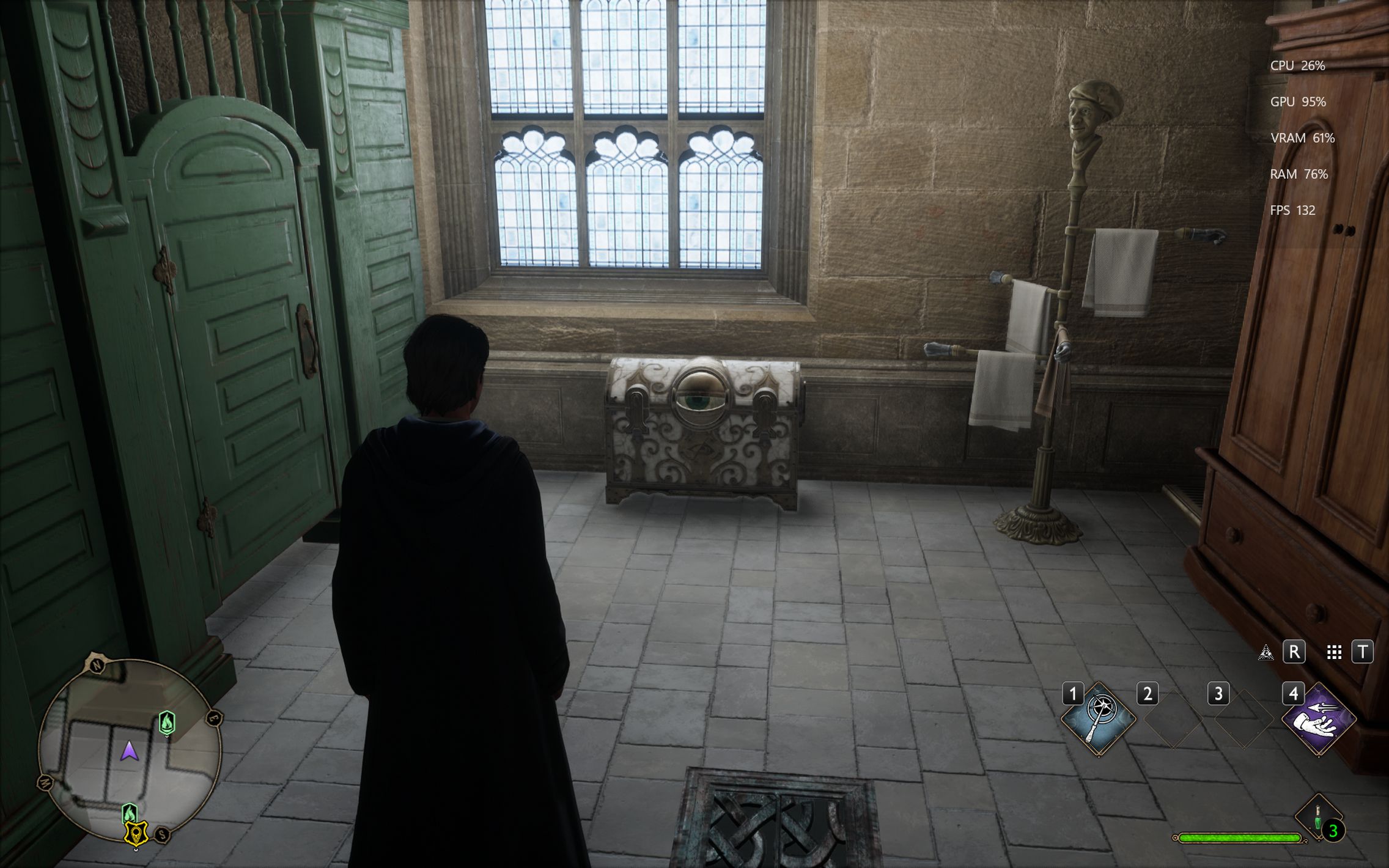Cast the Lumos spell in slot 1
The width and height of the screenshot is (1389, 868).
(x=1098, y=719)
